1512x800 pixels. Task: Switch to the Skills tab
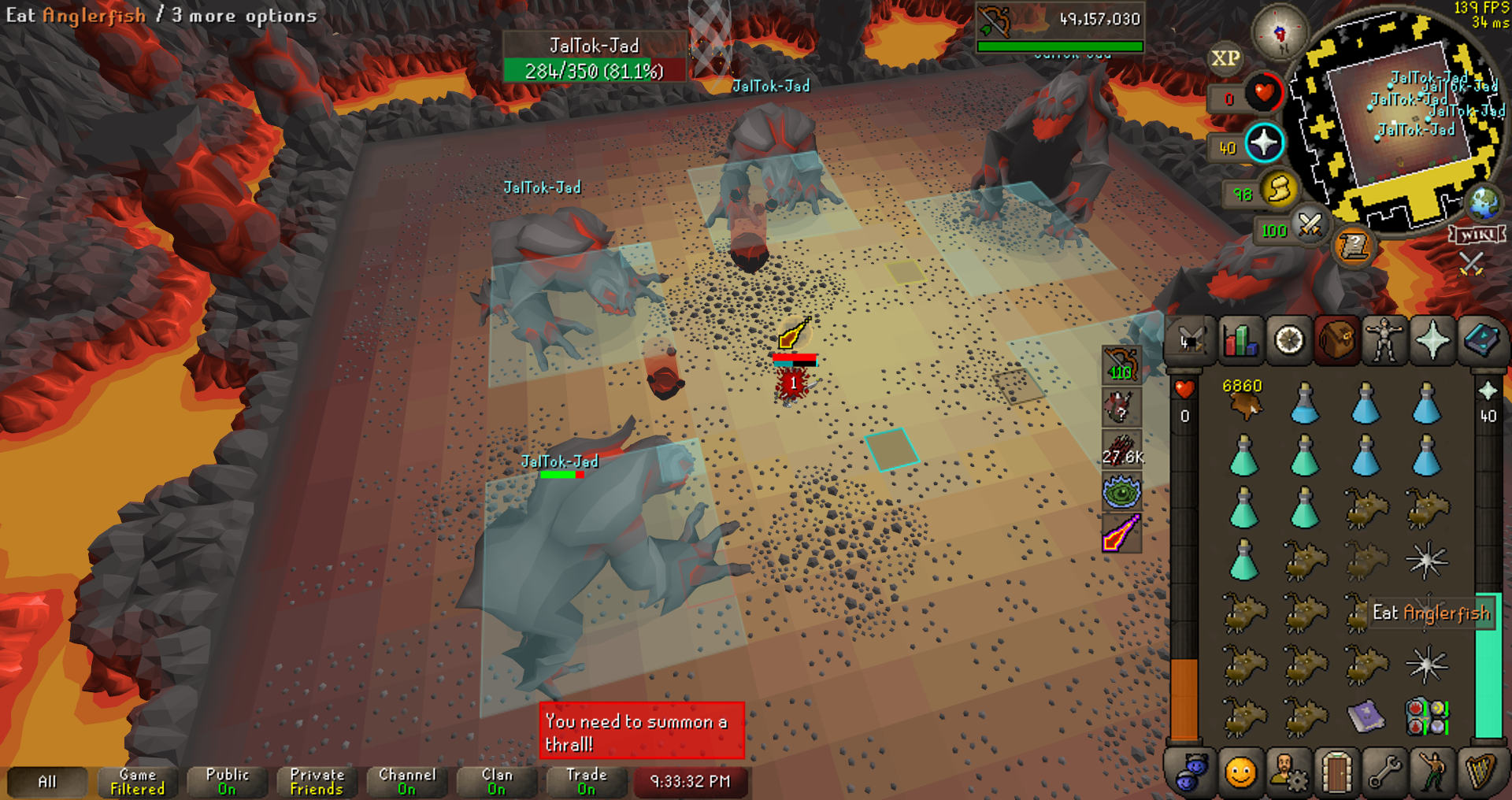coord(1240,341)
